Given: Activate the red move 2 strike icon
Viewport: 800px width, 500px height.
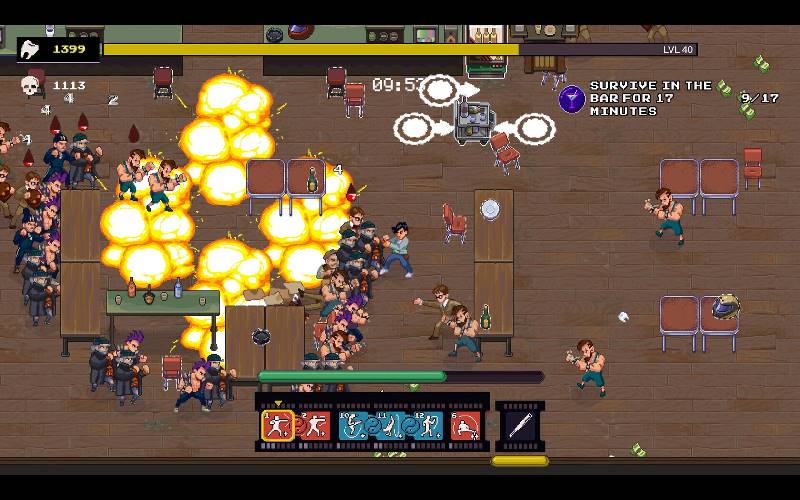Looking at the screenshot, I should point(314,427).
